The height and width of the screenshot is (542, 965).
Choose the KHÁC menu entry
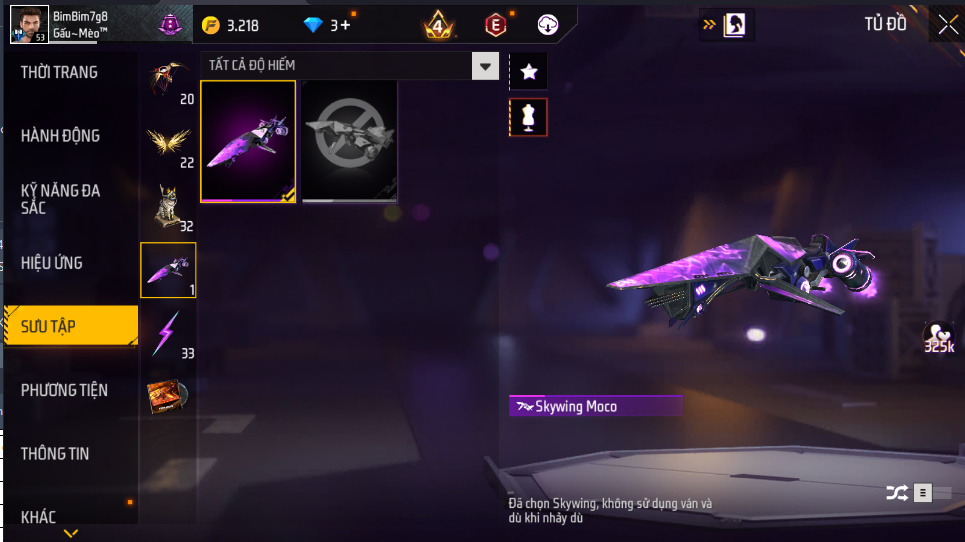click(x=39, y=517)
